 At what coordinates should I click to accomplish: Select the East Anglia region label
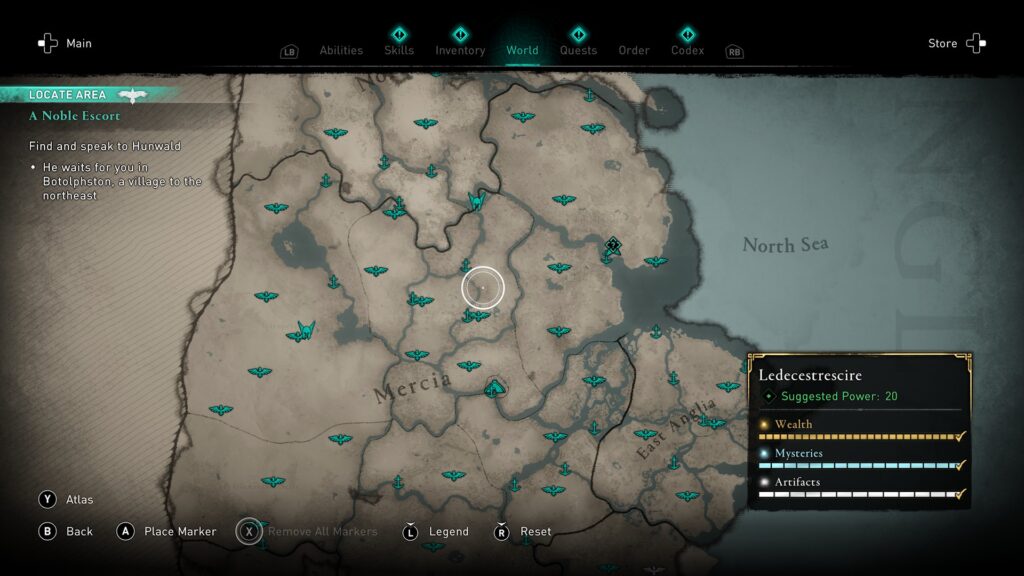click(675, 430)
